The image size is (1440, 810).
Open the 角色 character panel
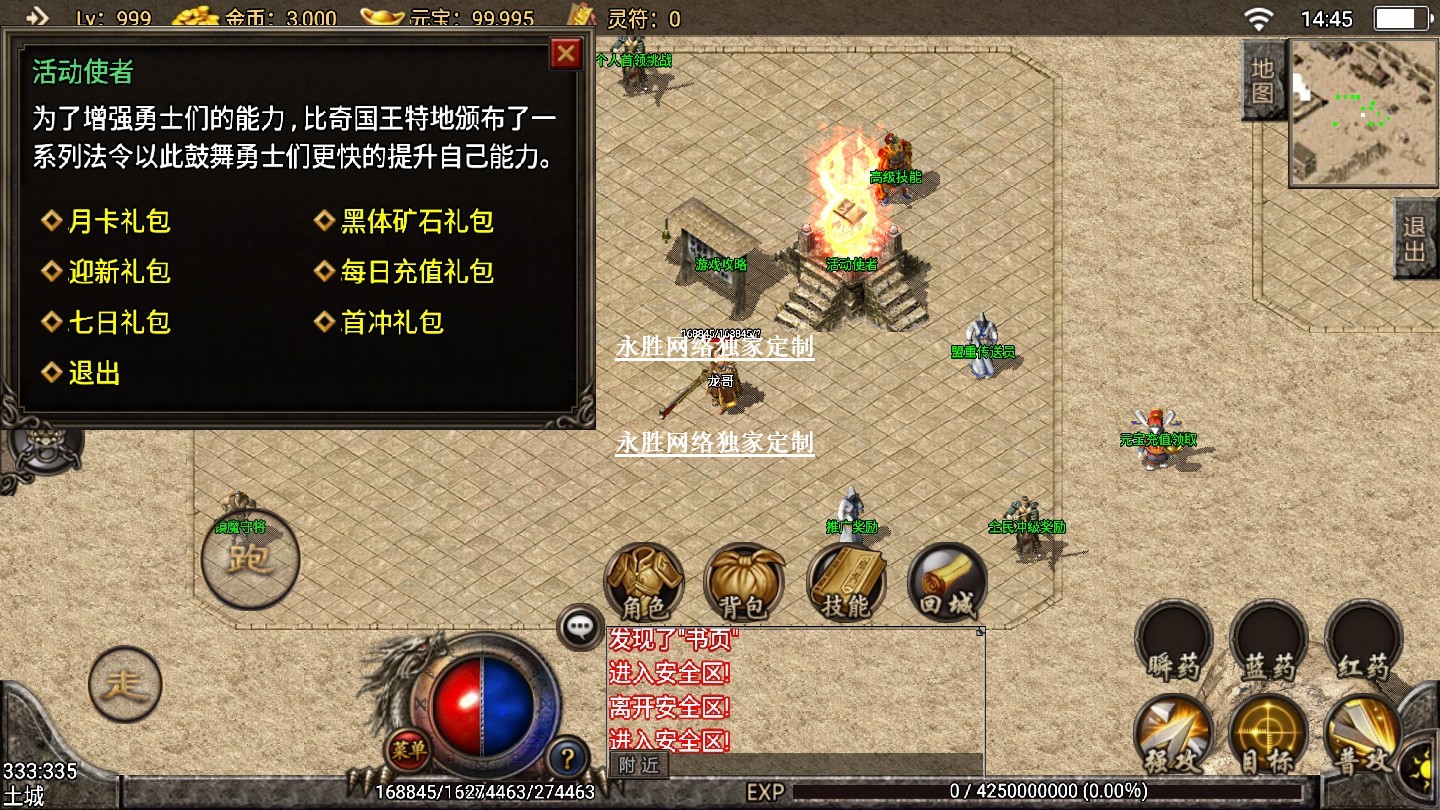coord(644,584)
